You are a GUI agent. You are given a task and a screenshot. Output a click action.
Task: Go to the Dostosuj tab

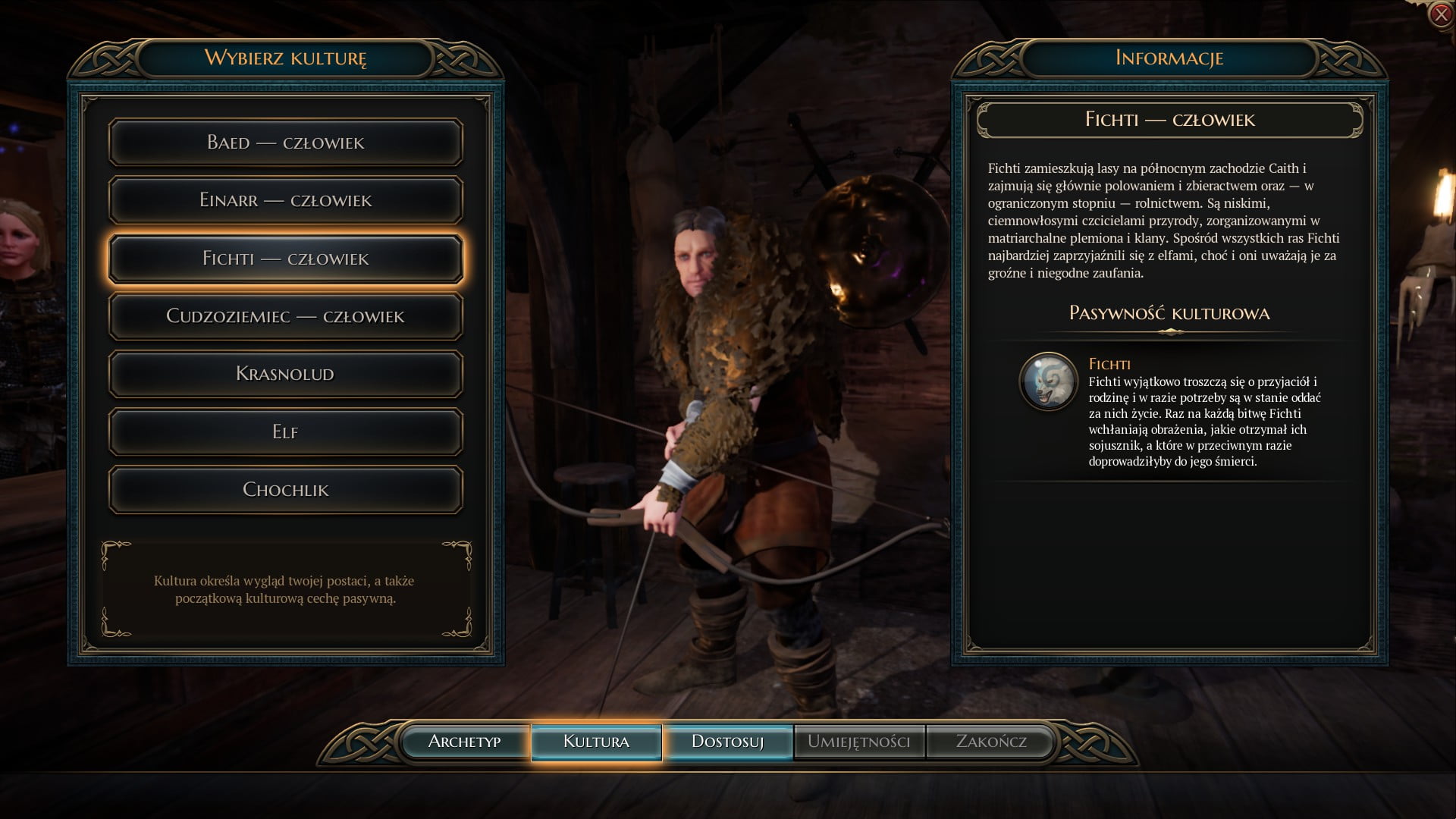coord(727,742)
